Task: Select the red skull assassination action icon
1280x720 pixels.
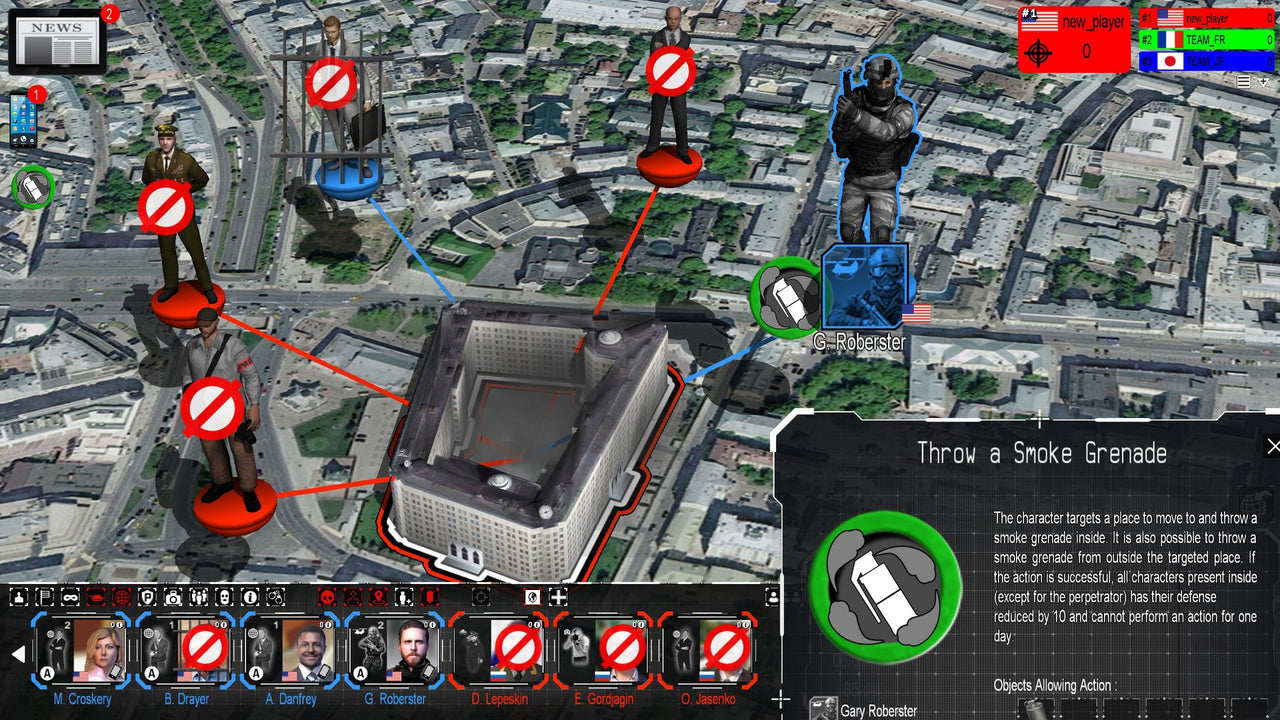Action: pos(328,596)
